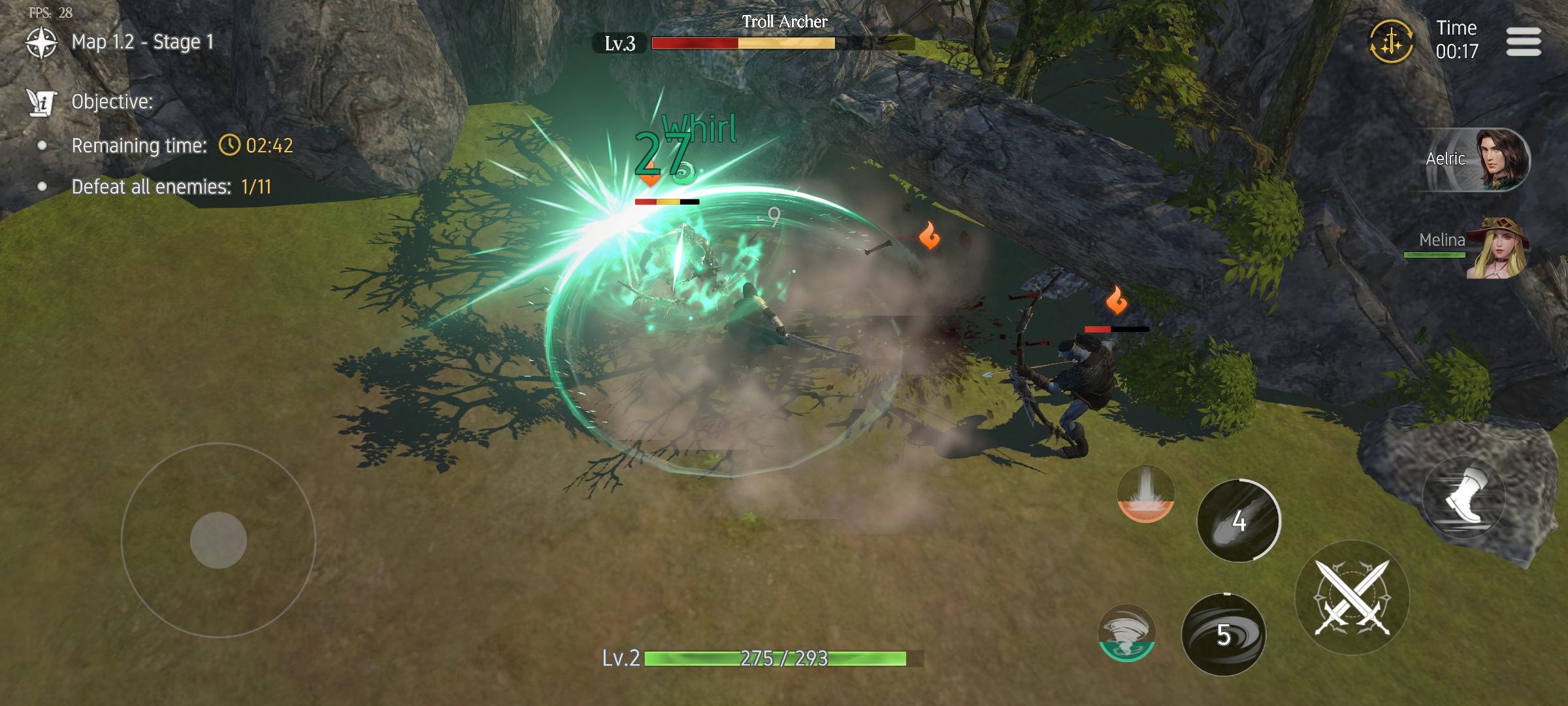Activate the small tornado skill icon

(x=1126, y=633)
